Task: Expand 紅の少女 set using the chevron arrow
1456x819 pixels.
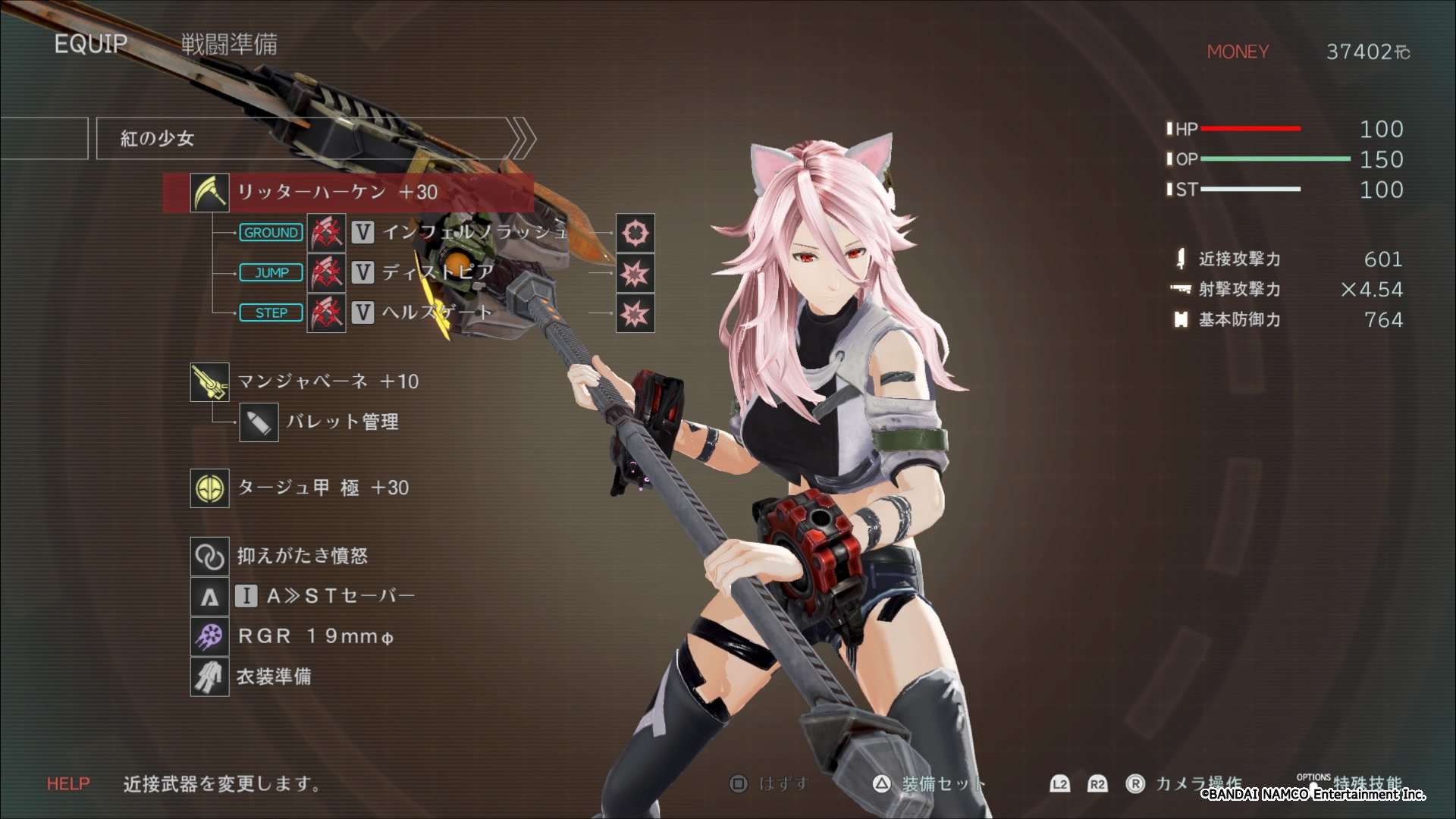Action: click(x=522, y=136)
